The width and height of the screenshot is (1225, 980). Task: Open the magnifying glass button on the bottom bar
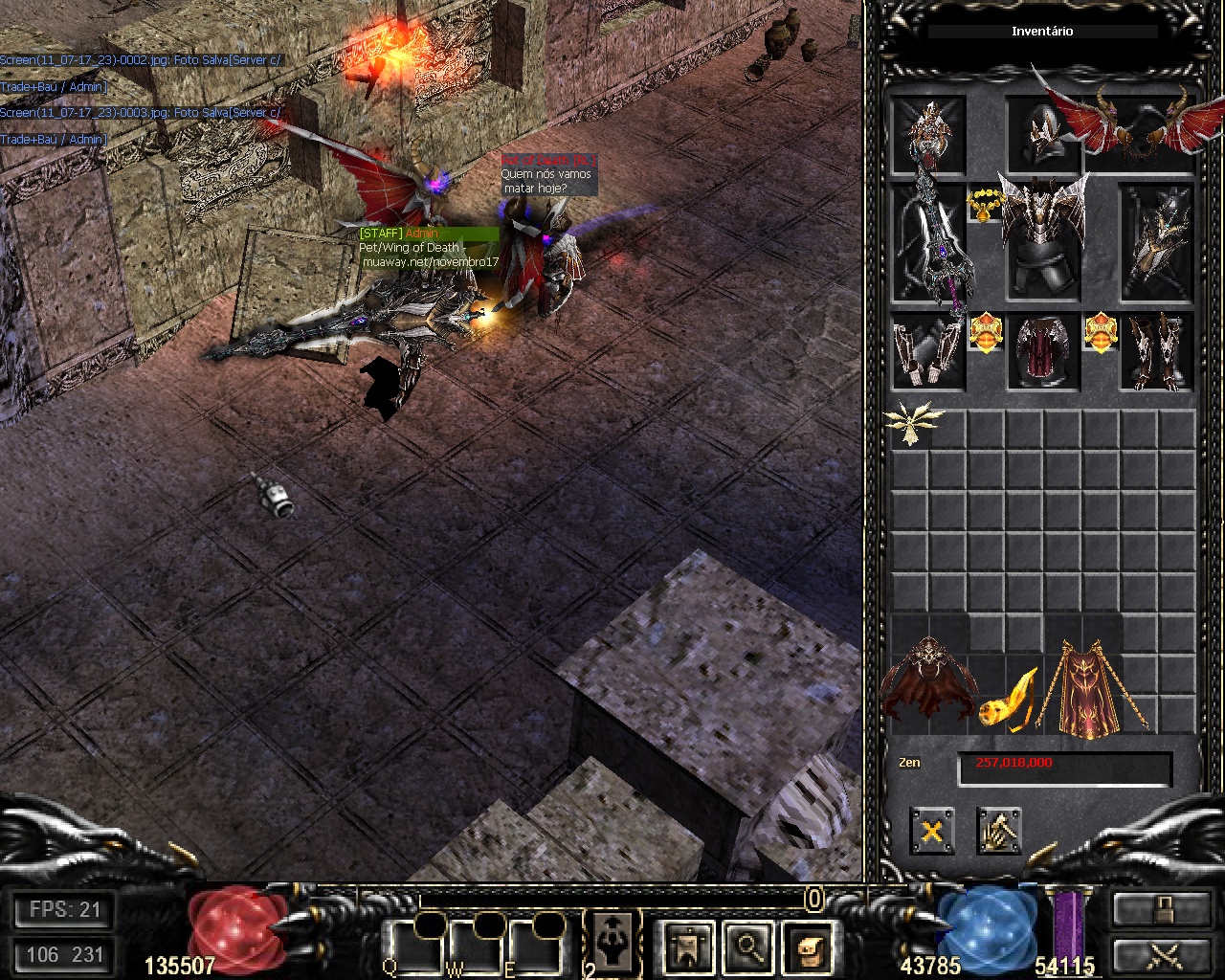[746, 947]
